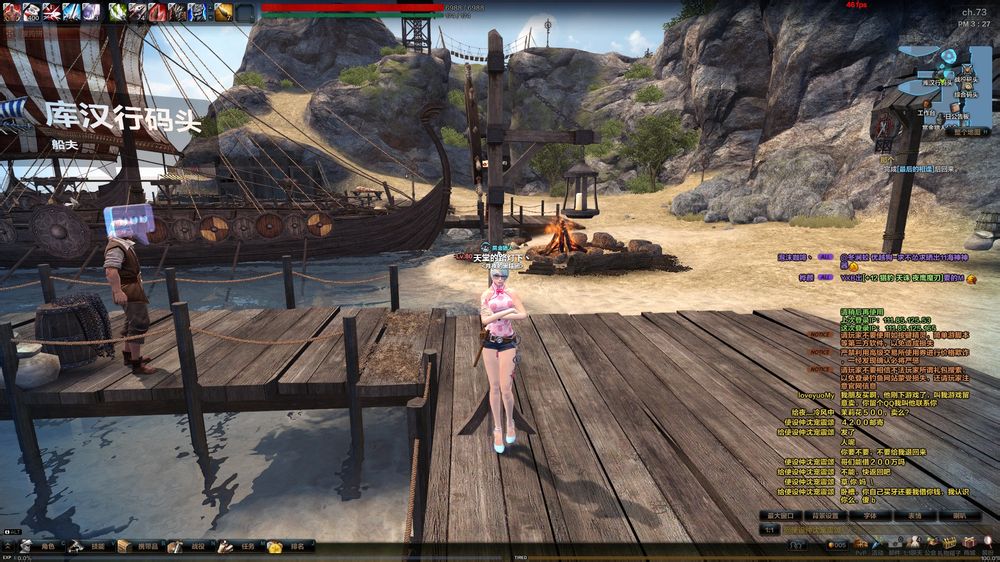Click the 最大窗口 chat button
The height and width of the screenshot is (562, 1000).
tap(782, 516)
